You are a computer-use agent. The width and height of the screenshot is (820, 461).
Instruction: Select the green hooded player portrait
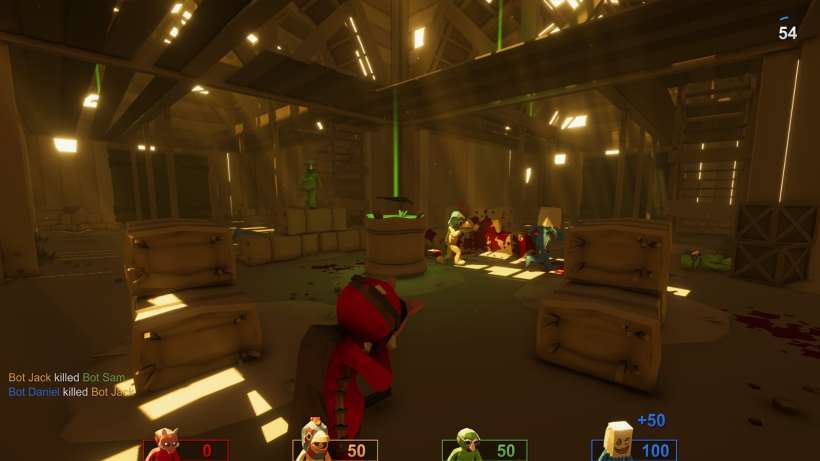click(x=465, y=446)
